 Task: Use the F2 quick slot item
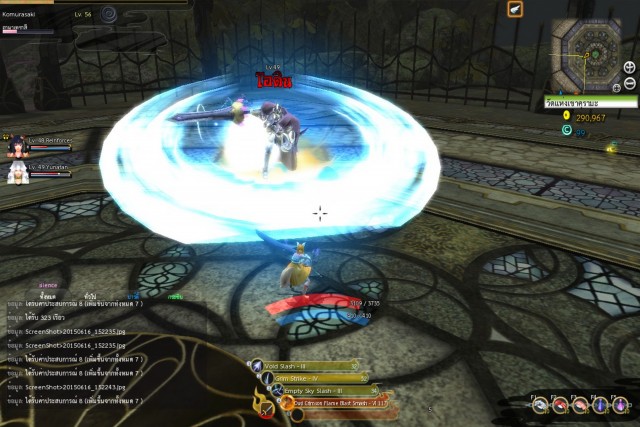pos(560,405)
